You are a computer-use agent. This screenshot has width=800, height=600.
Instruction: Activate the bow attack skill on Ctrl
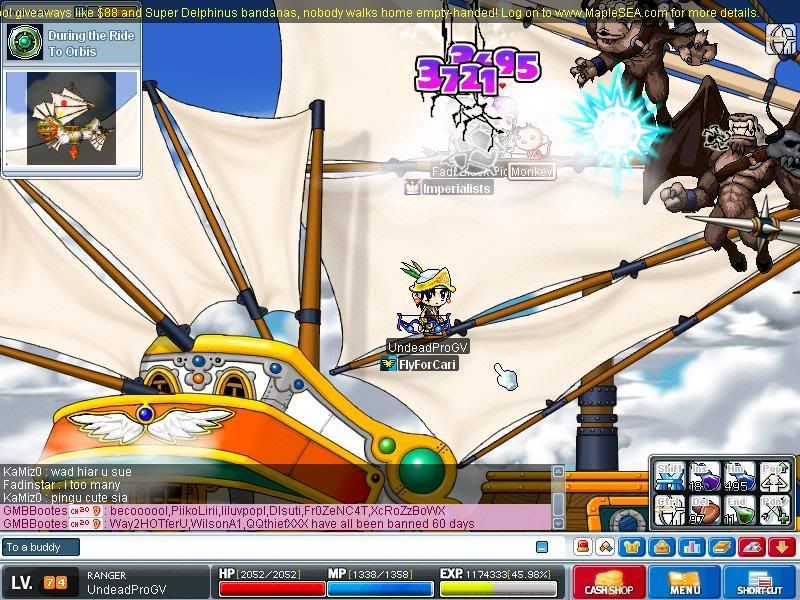coord(671,509)
